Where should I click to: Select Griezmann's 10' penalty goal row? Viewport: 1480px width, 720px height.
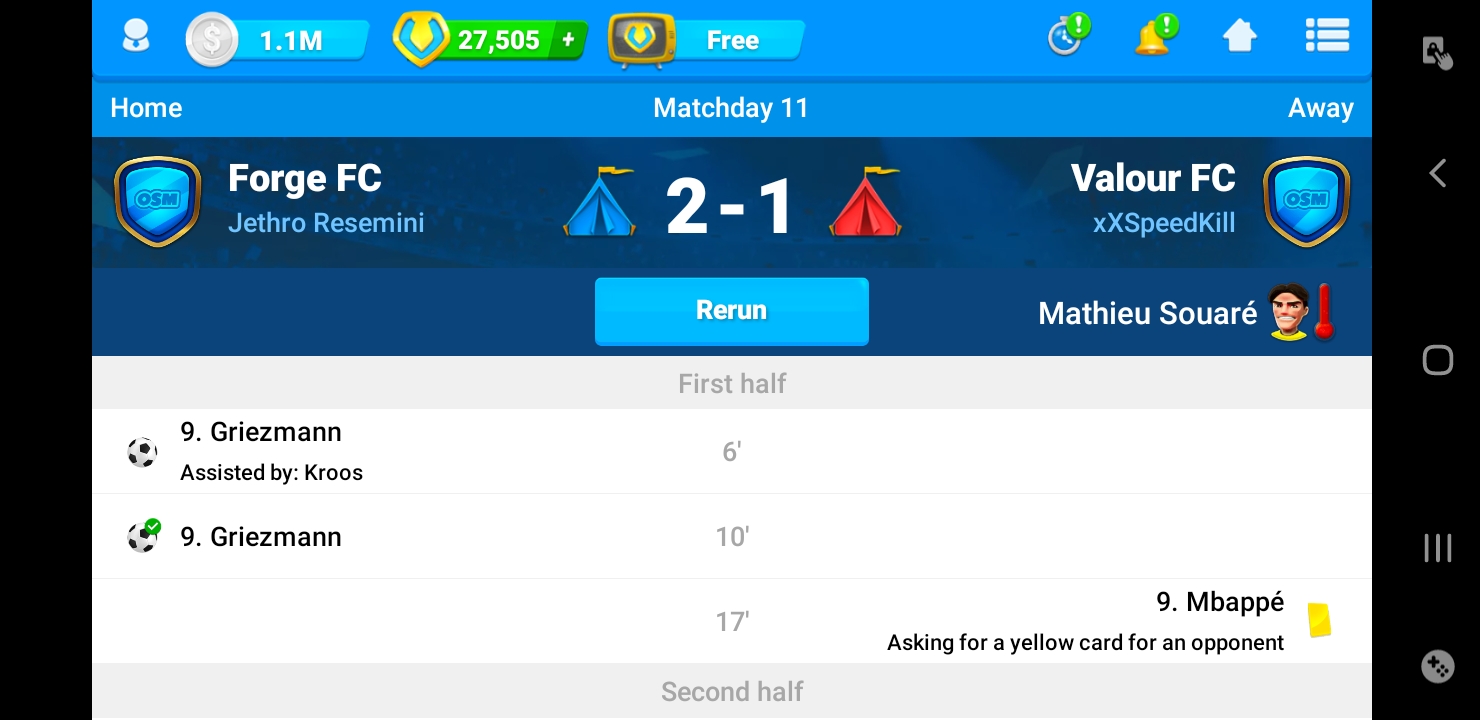pyautogui.click(x=731, y=537)
